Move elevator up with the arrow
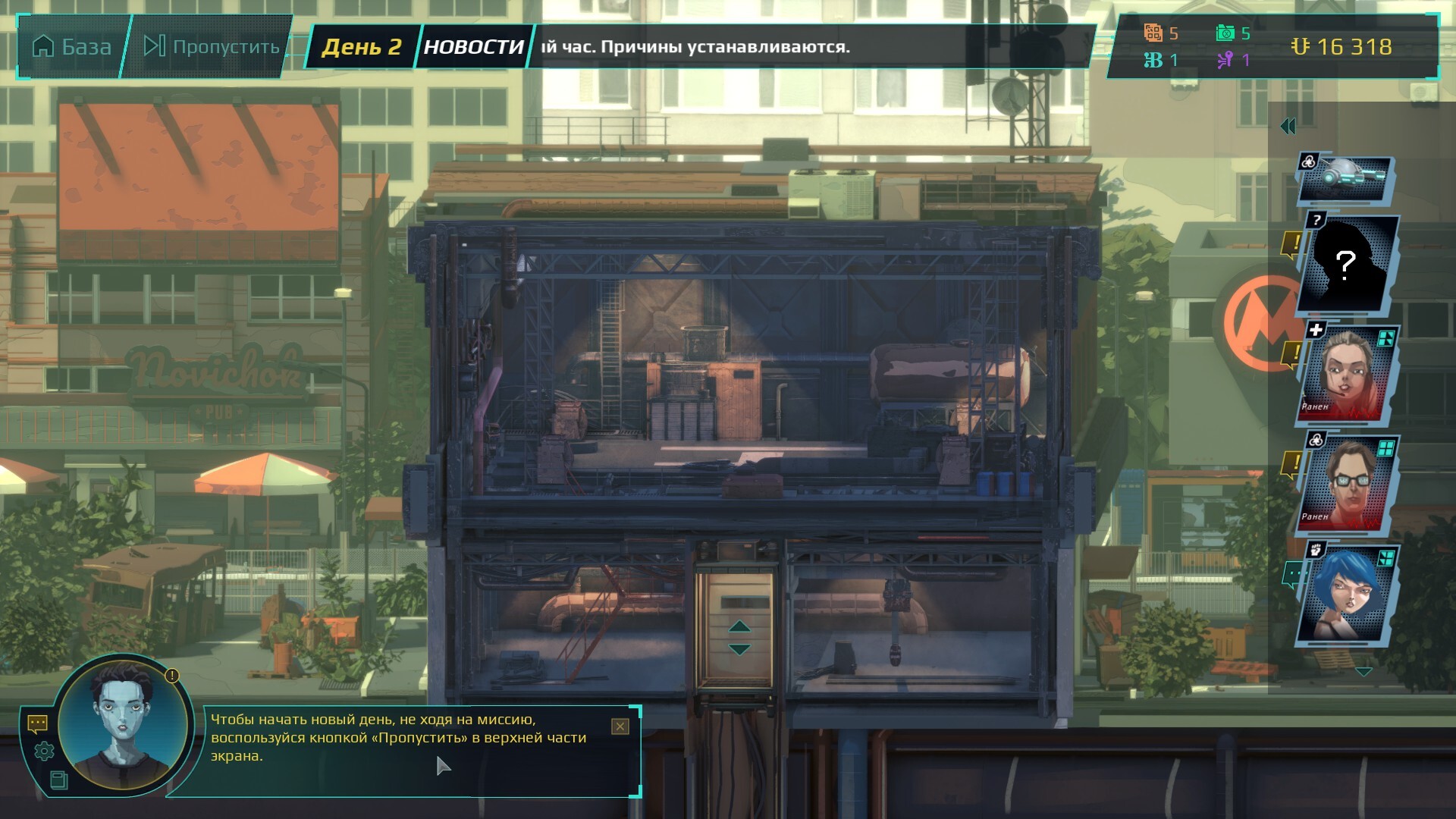The image size is (1456, 819). pyautogui.click(x=739, y=626)
